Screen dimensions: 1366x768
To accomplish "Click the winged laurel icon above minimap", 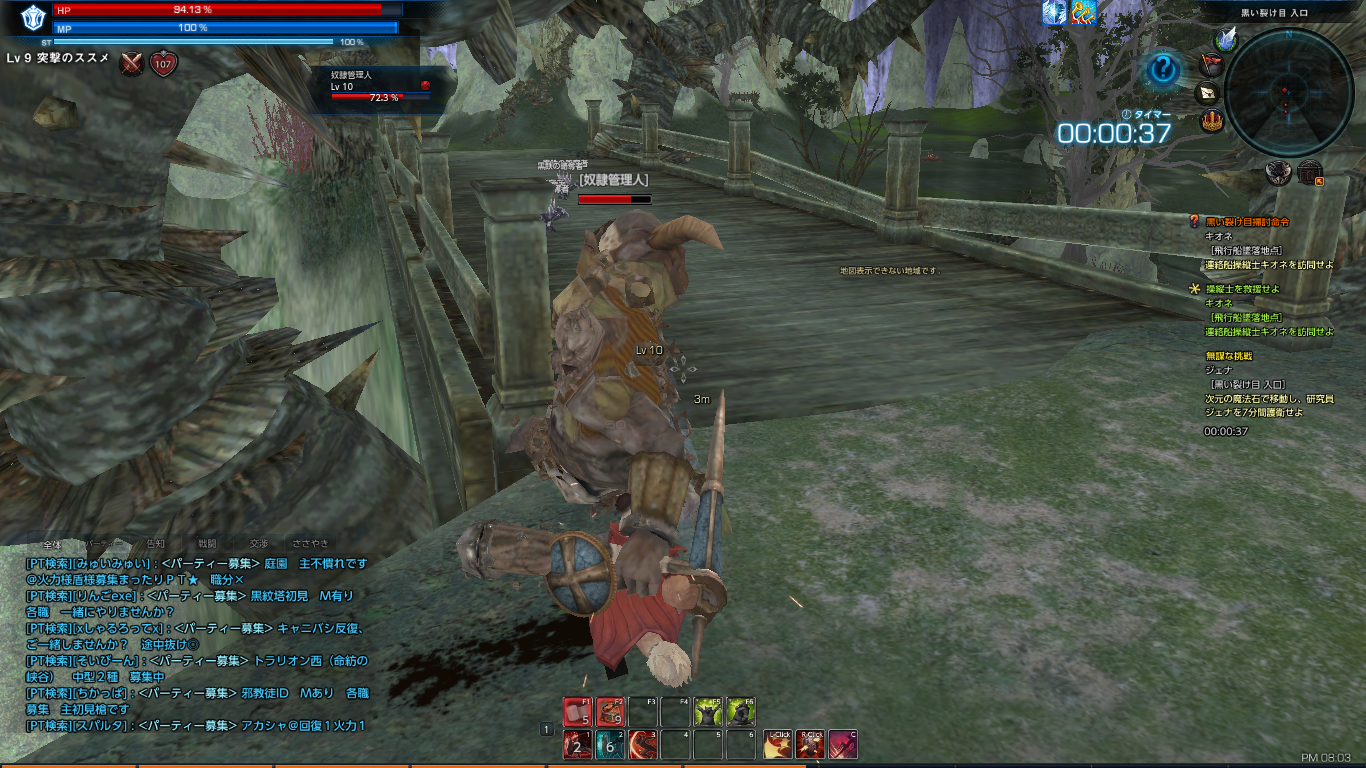I will [x=1226, y=38].
